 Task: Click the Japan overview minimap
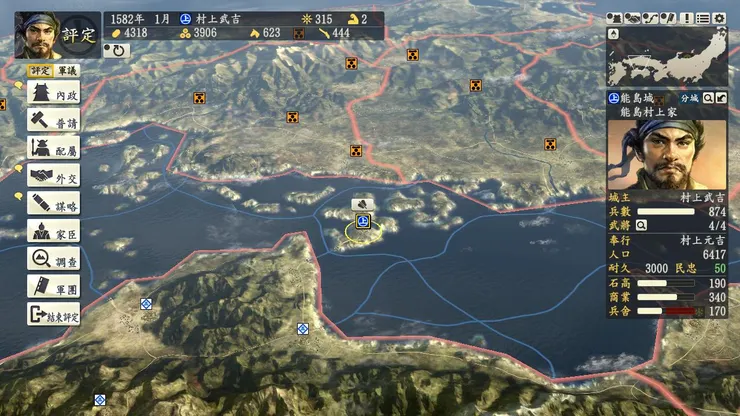[x=667, y=57]
